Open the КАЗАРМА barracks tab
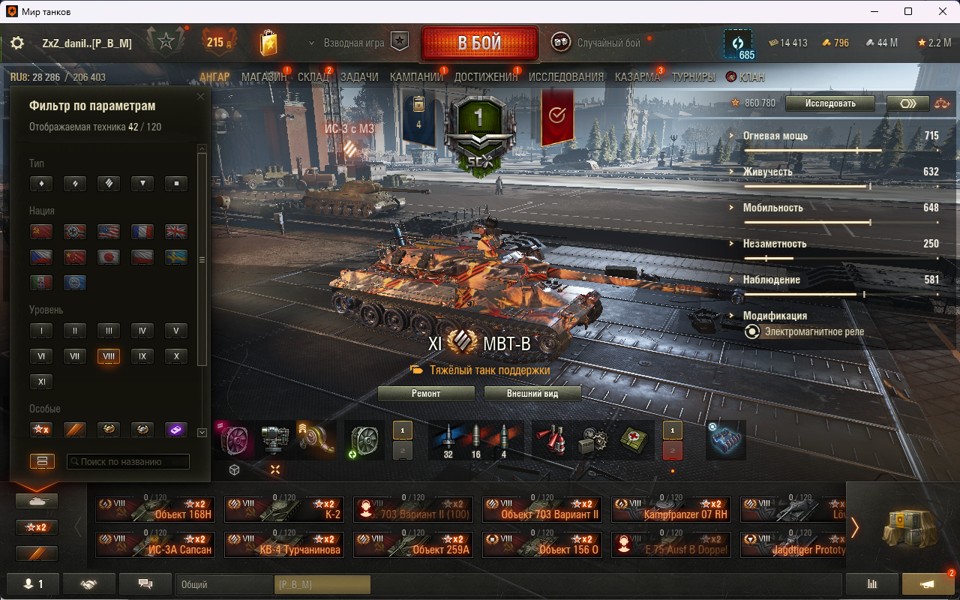Image resolution: width=960 pixels, height=600 pixels. (x=637, y=77)
